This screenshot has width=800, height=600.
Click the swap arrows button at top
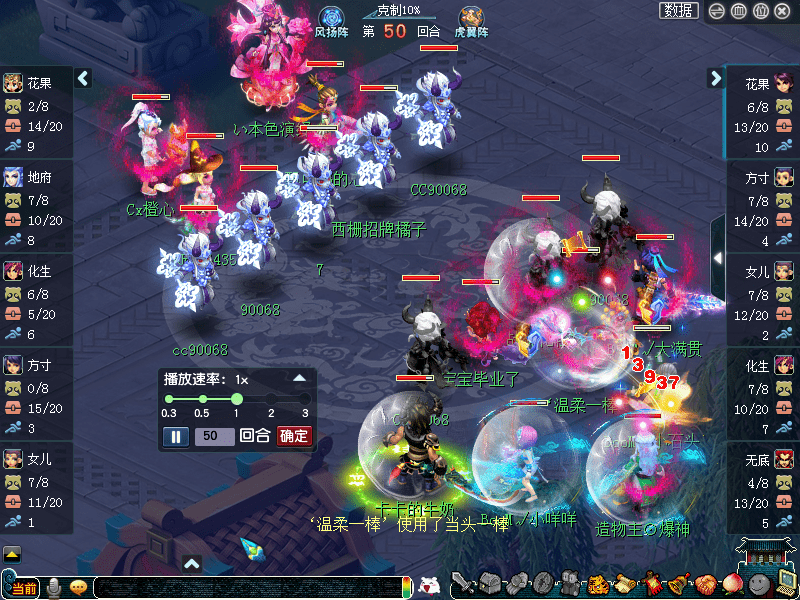tap(716, 11)
